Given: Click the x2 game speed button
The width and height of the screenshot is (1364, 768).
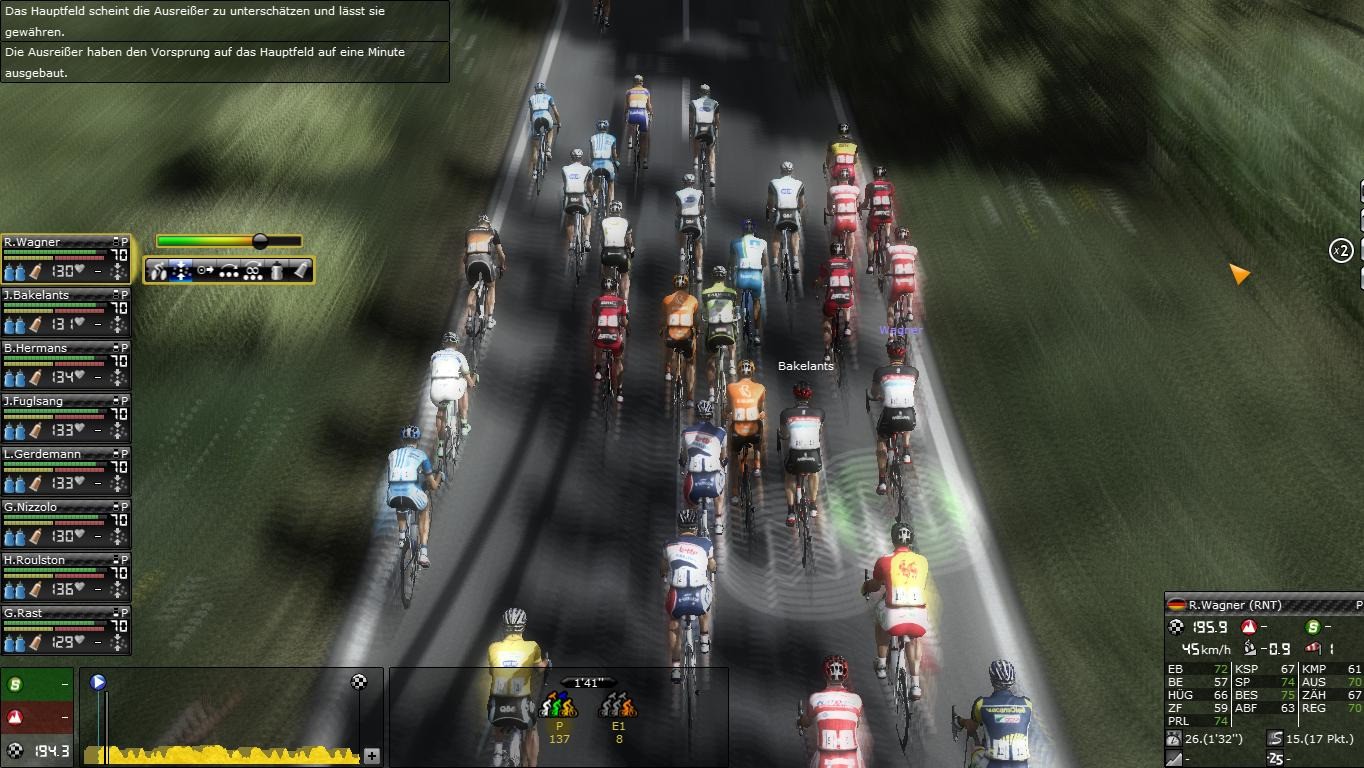Looking at the screenshot, I should coord(1341,250).
